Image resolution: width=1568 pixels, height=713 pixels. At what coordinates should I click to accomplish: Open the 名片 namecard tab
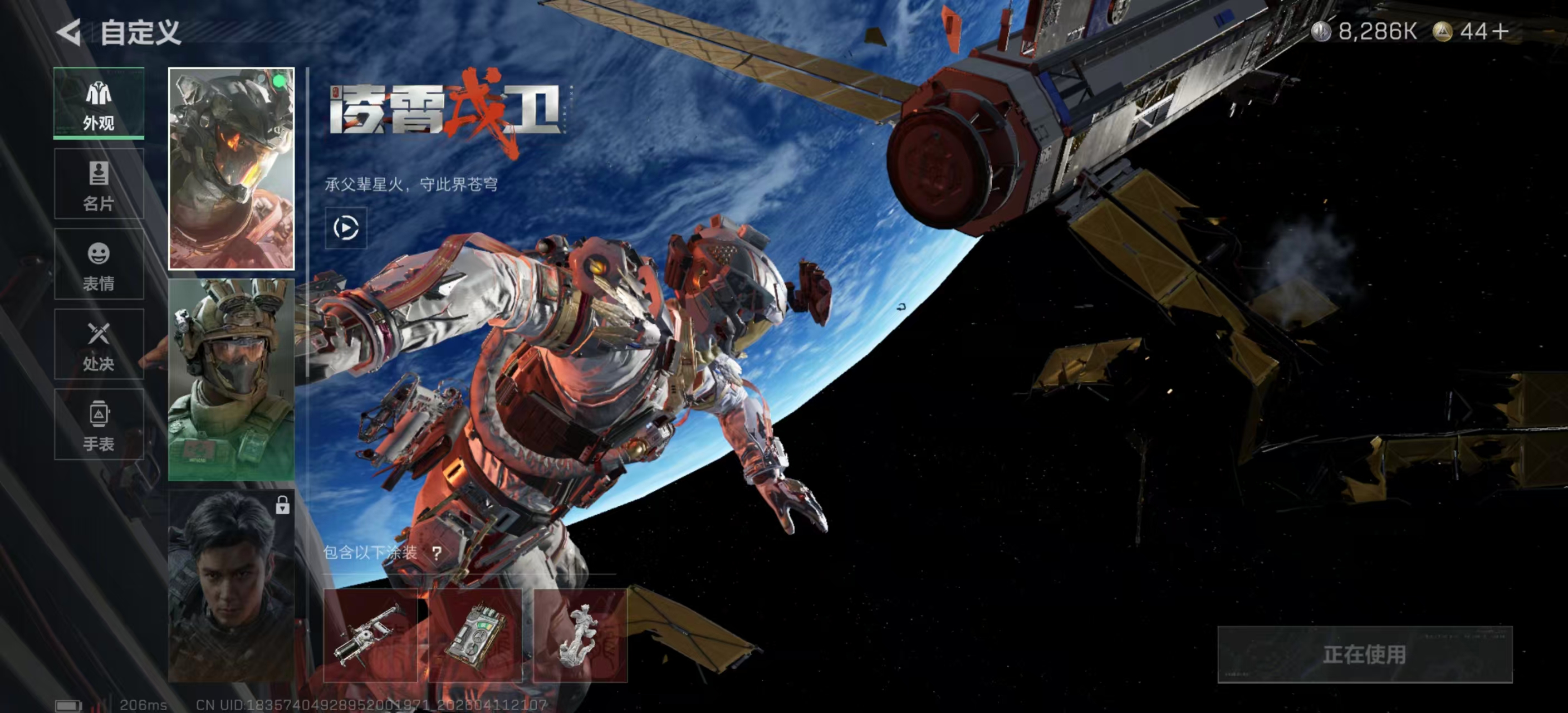99,184
